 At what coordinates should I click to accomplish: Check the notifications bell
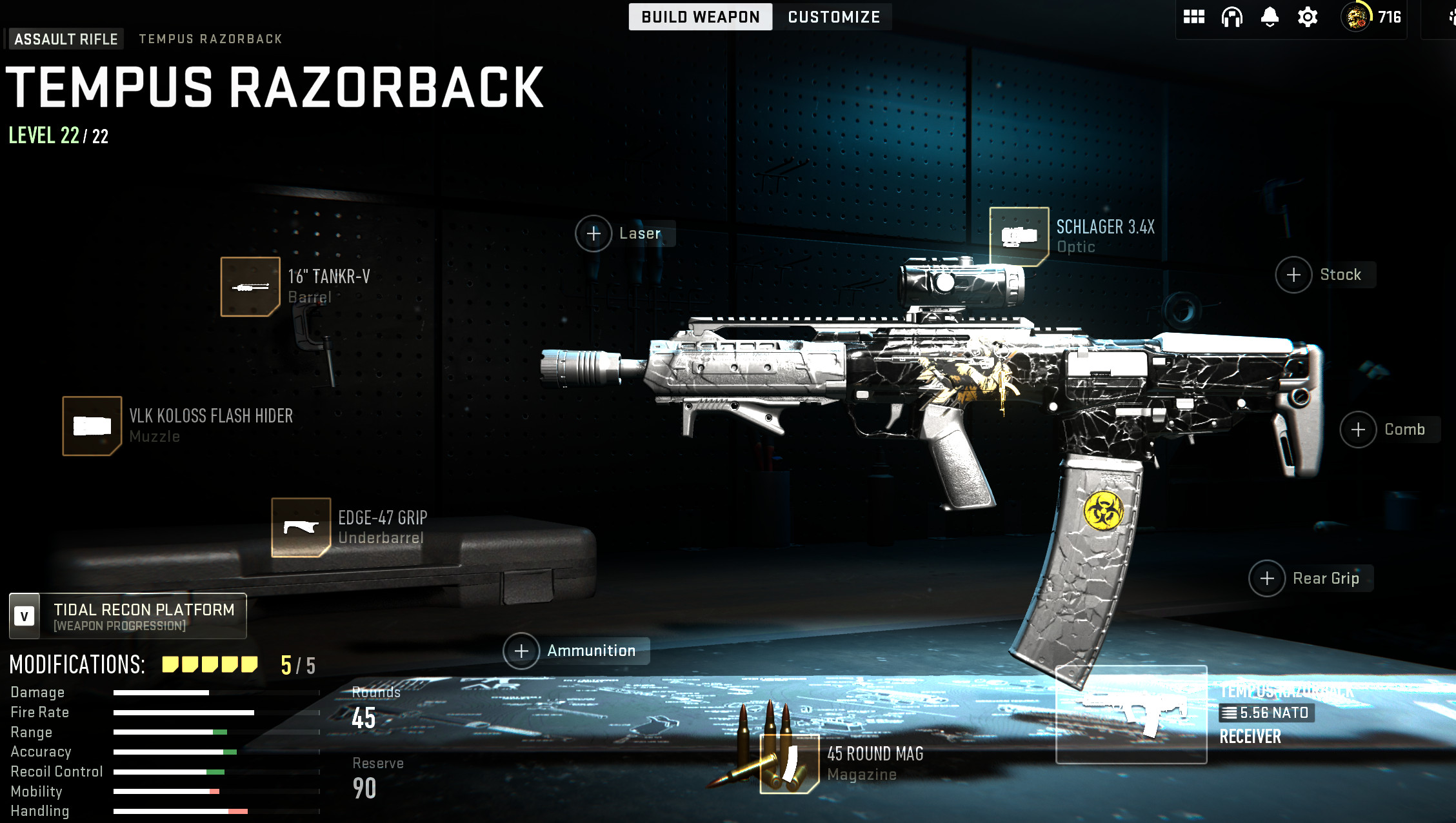(1270, 17)
